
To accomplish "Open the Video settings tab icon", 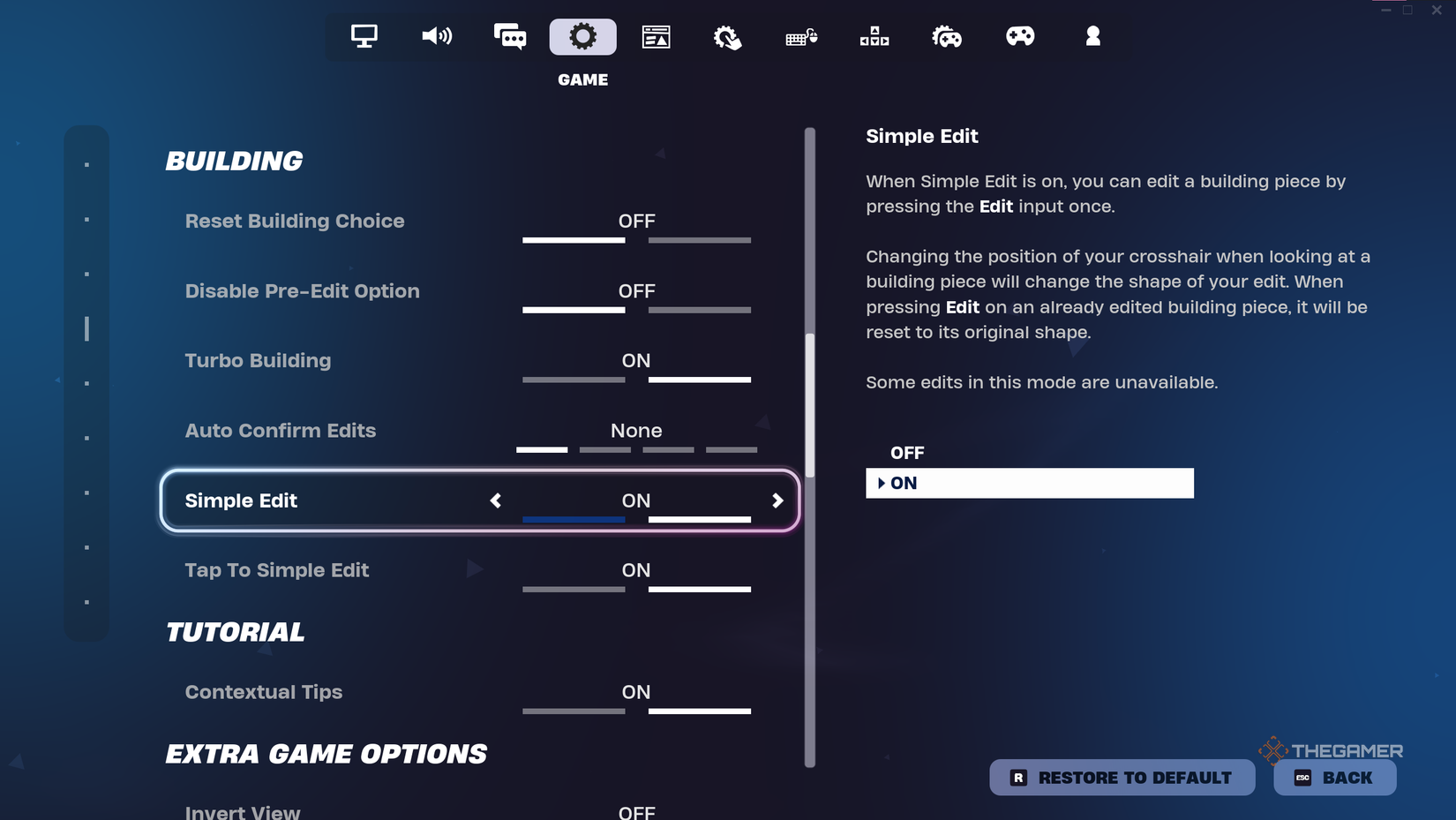I will (364, 36).
